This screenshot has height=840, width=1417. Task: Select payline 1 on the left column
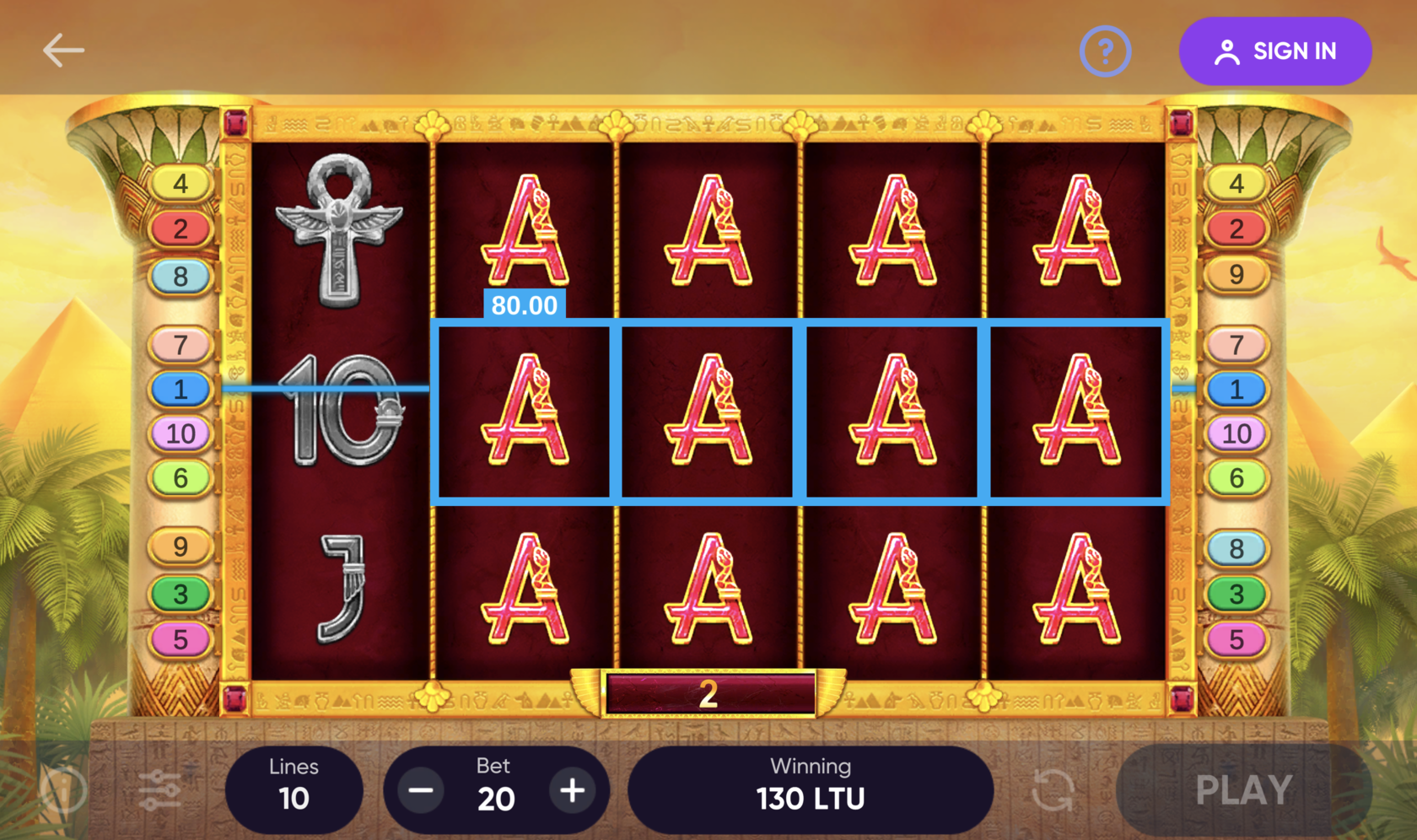(180, 389)
